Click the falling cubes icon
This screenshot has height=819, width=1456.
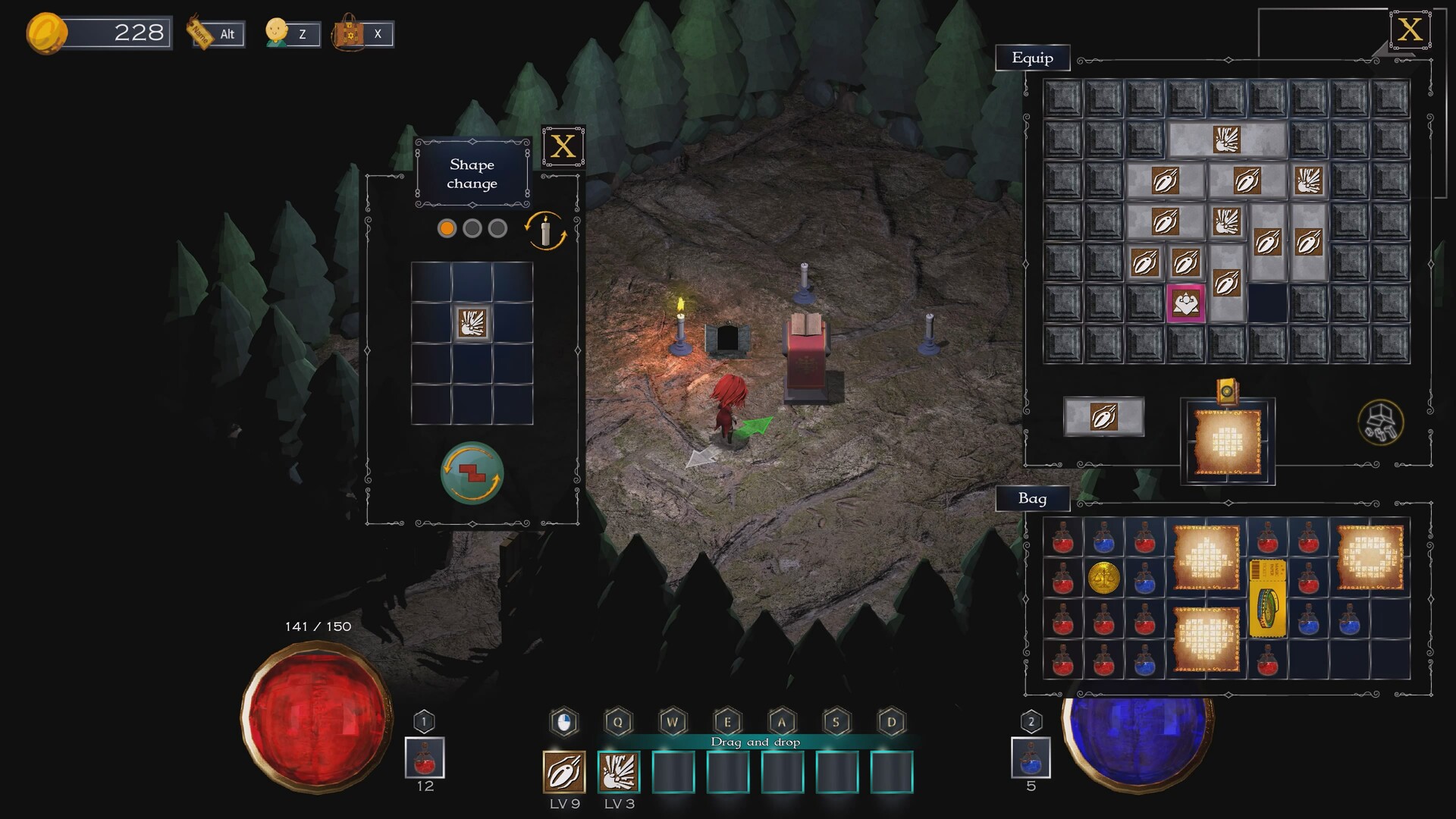(1380, 422)
